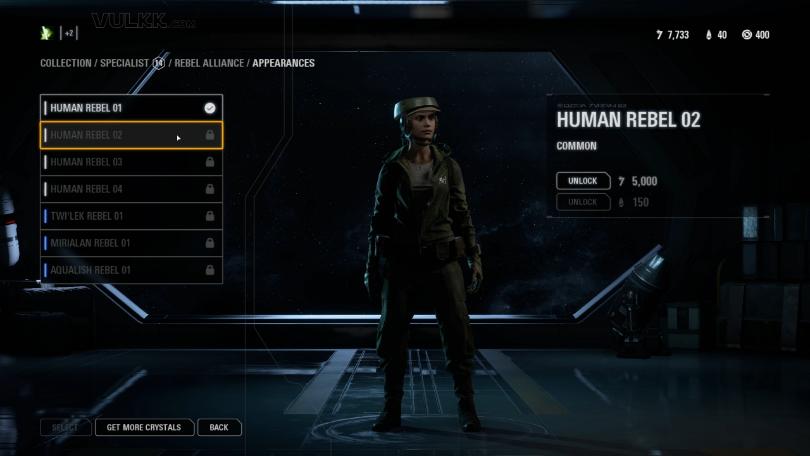
Task: Pick the Aqualish Rebel 01 appearance
Action: click(130, 270)
